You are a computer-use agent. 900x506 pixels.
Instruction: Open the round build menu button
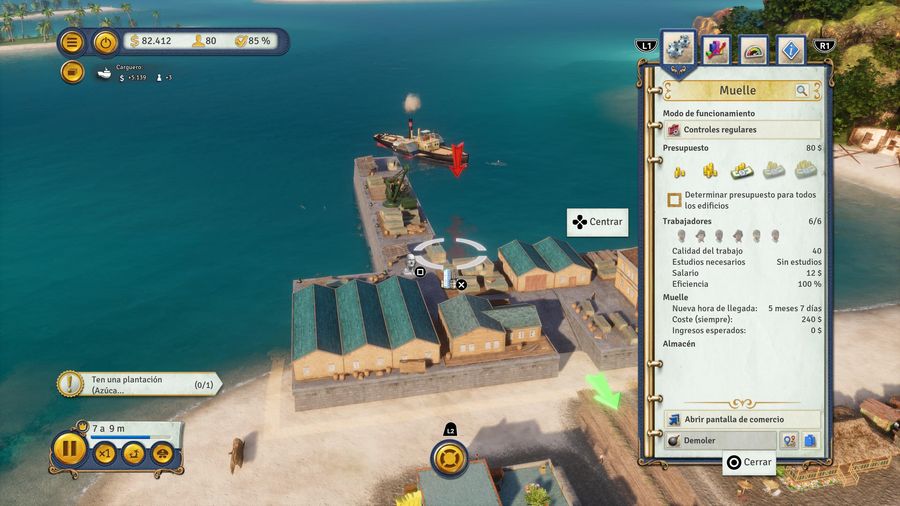[450, 458]
